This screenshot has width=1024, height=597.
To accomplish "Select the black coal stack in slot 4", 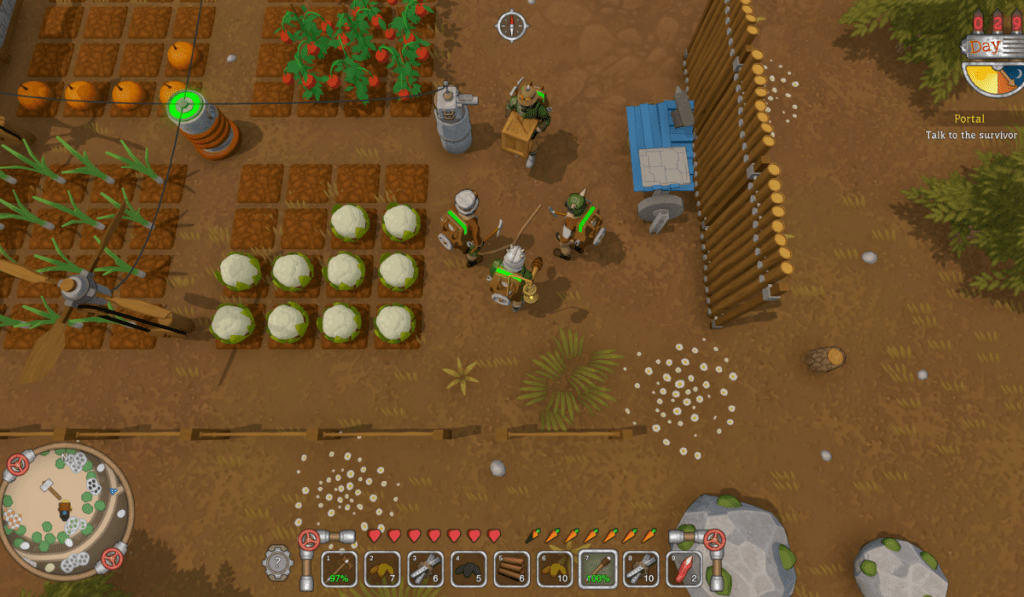I will pyautogui.click(x=468, y=569).
